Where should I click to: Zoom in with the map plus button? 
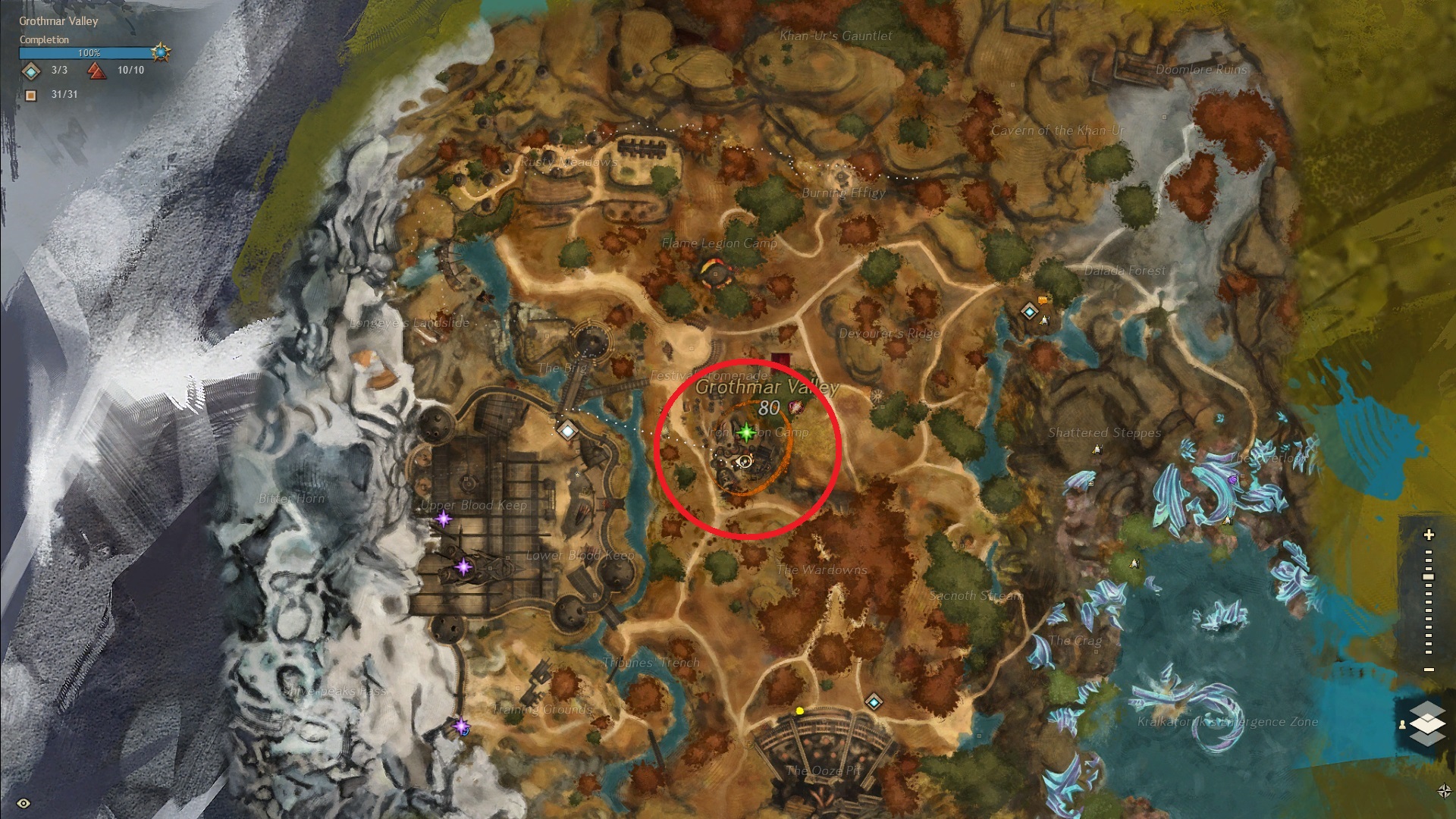click(x=1429, y=535)
